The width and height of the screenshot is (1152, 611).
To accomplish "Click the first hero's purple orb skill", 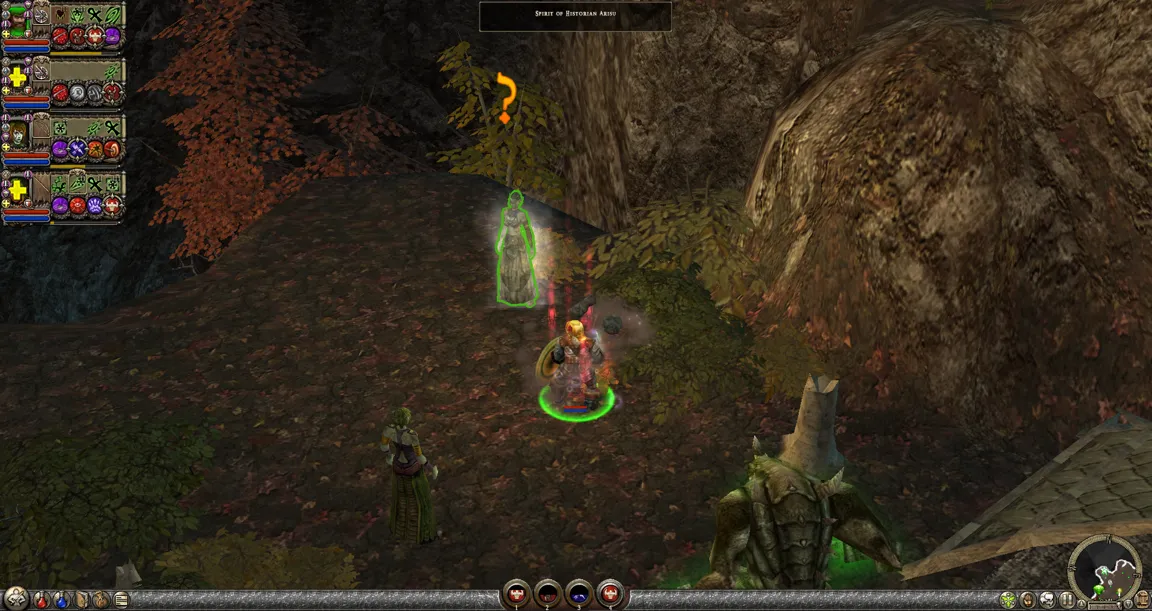I will tap(112, 37).
